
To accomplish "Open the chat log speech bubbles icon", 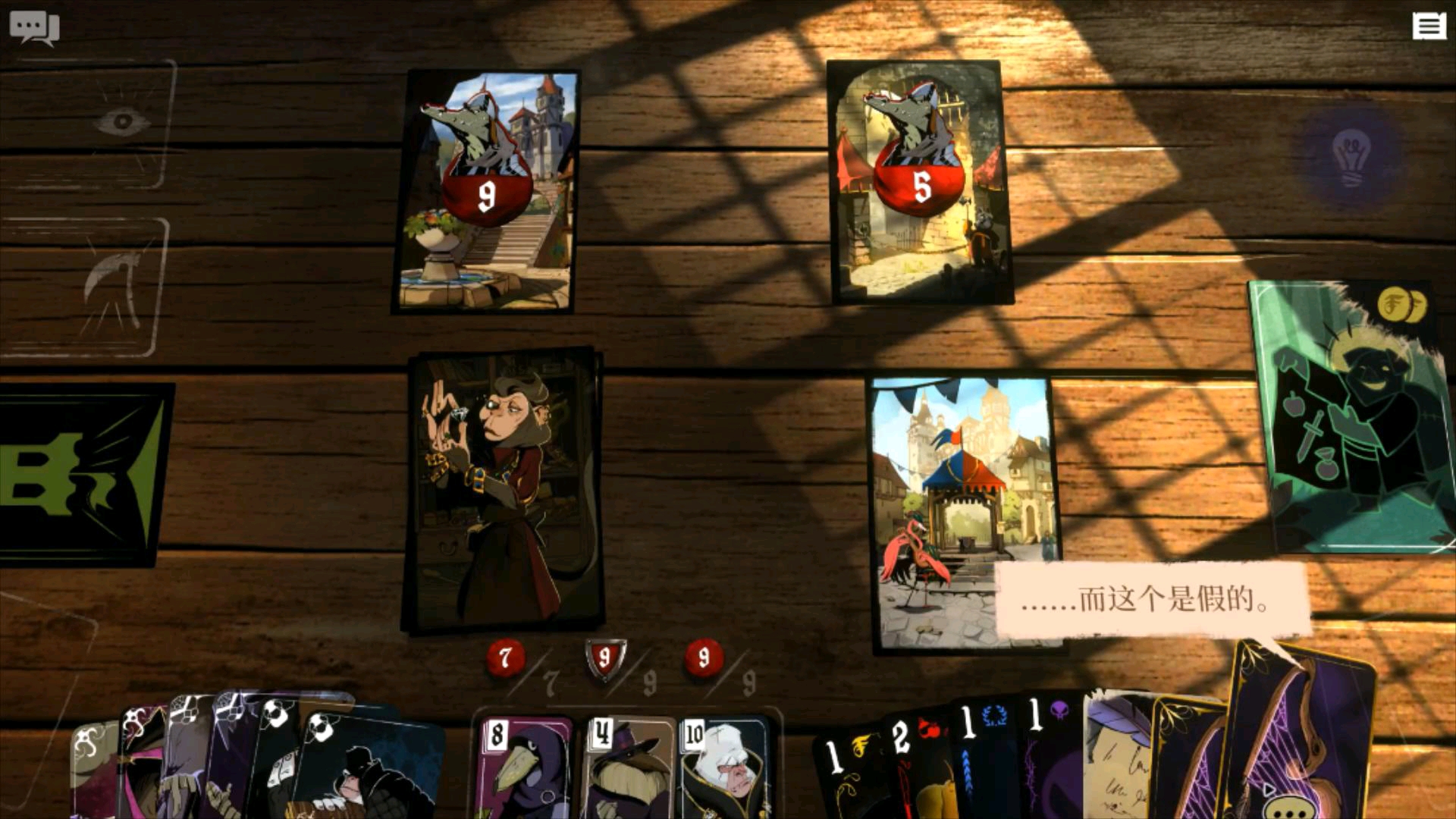I will 34,28.
